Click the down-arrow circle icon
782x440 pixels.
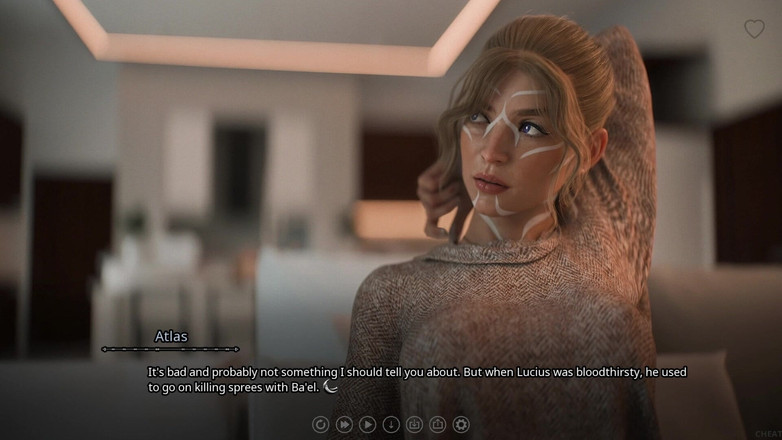pyautogui.click(x=391, y=424)
